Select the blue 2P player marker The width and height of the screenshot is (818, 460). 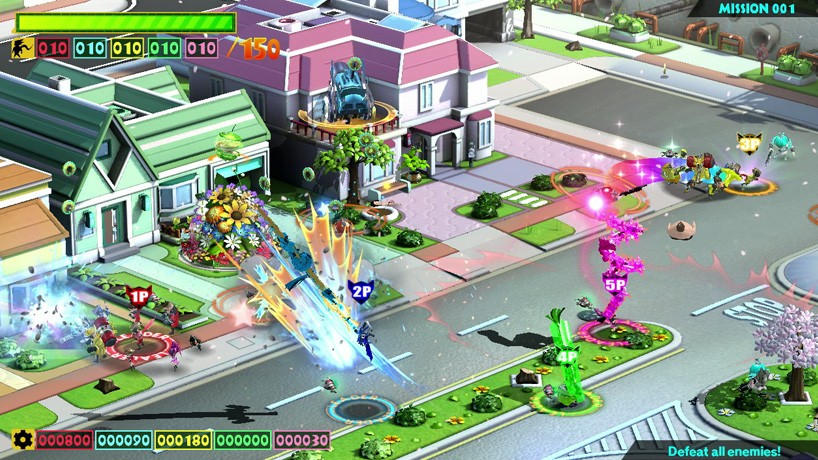pyautogui.click(x=362, y=293)
